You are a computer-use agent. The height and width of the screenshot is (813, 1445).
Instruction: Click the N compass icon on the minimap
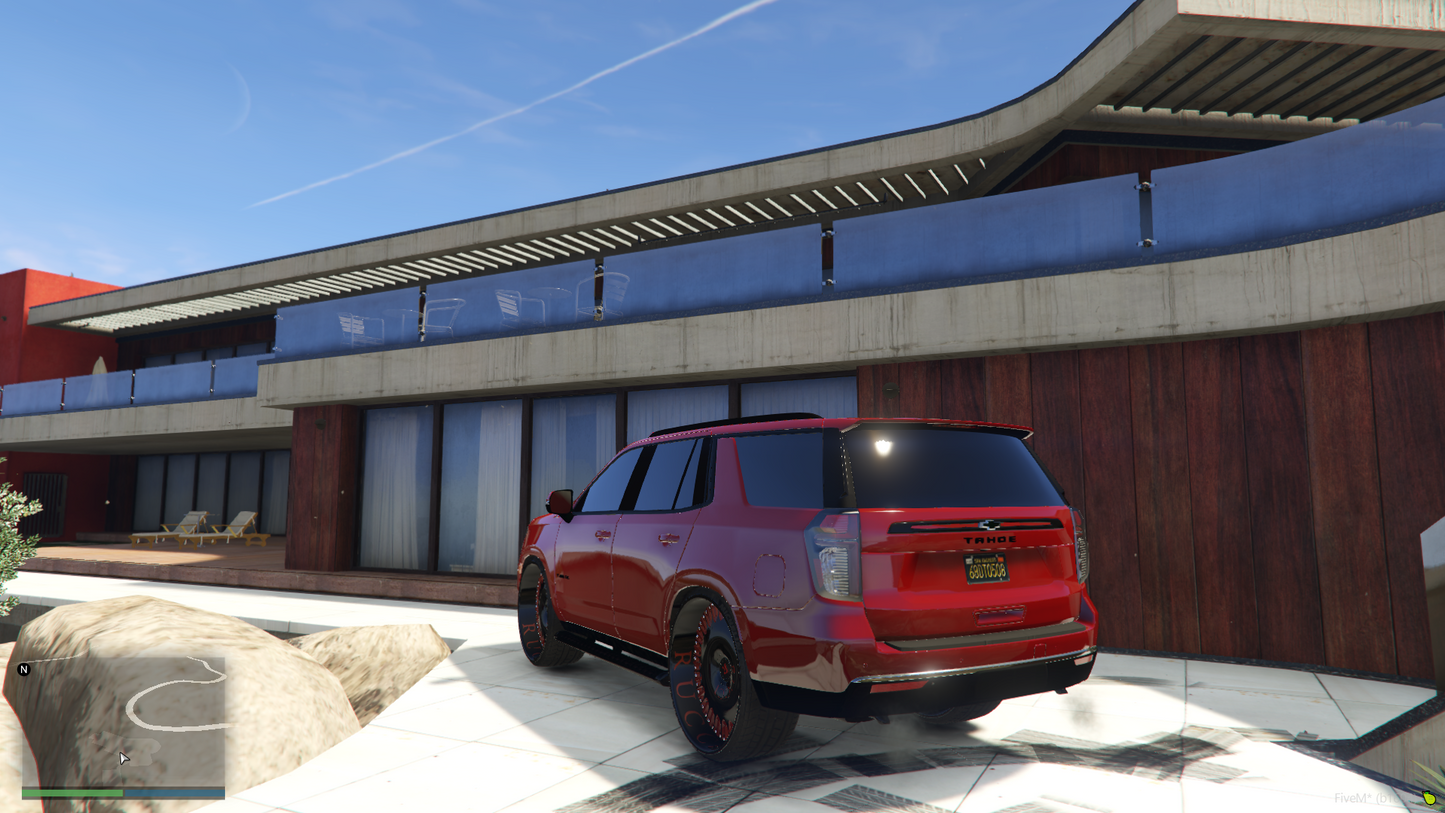pos(24,668)
